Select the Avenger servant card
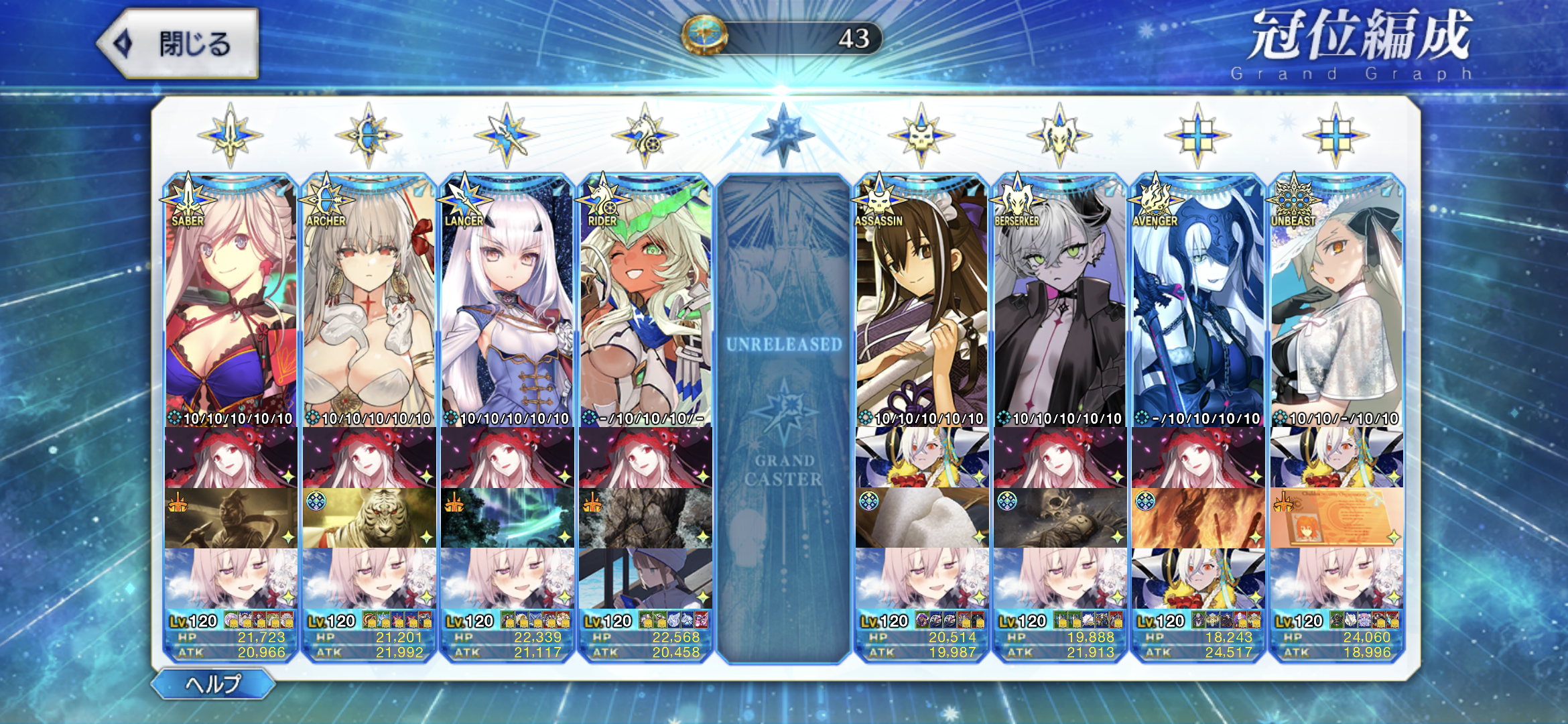 point(1198,302)
